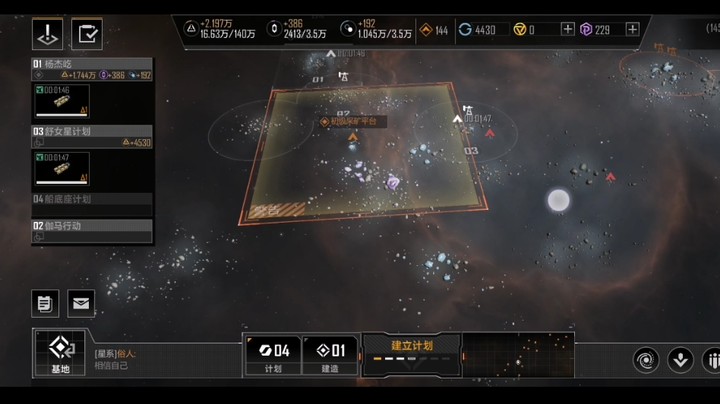Click the 建立计划 create plan button
720x404 pixels.
411,353
